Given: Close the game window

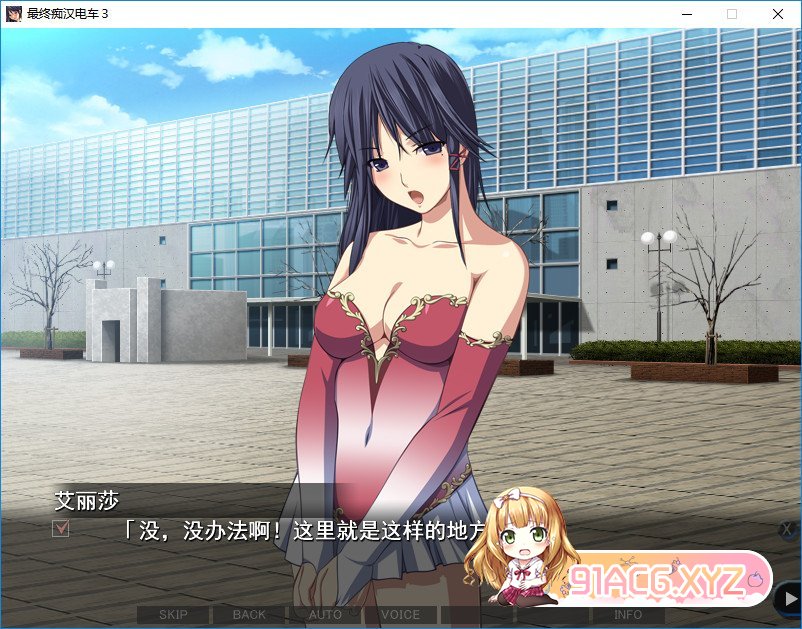Looking at the screenshot, I should click(x=777, y=14).
